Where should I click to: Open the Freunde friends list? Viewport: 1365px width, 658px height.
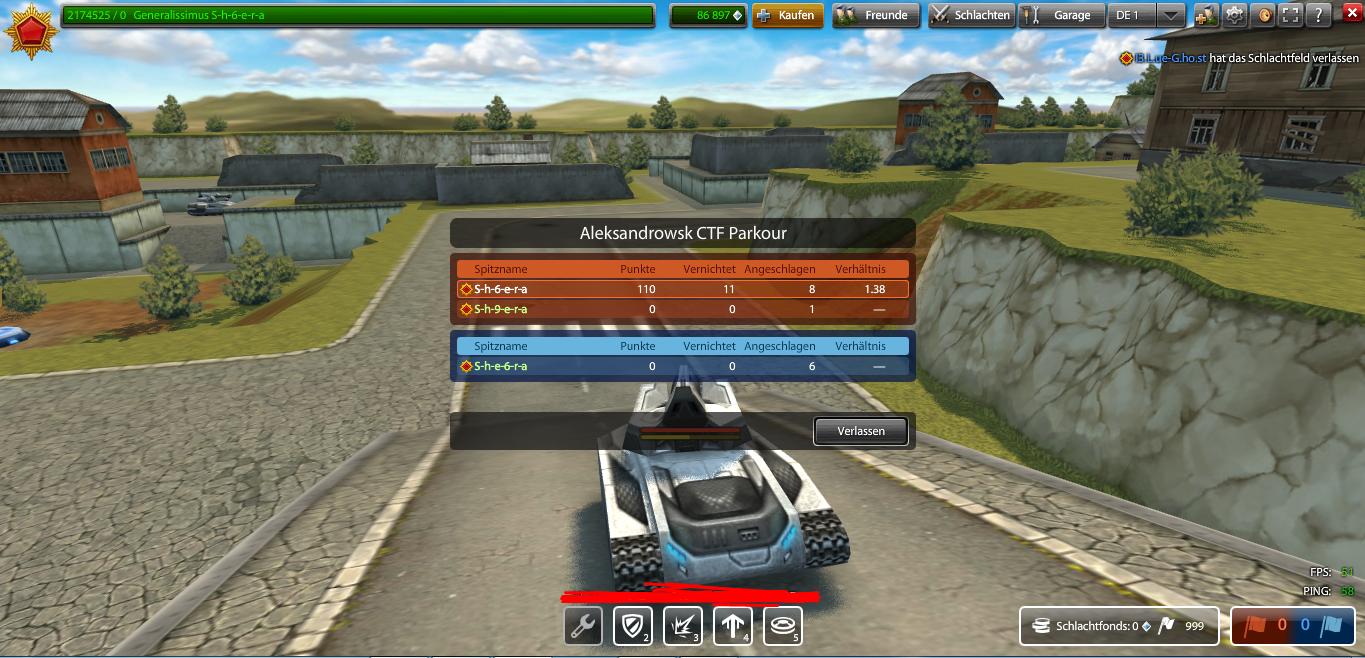pos(876,15)
